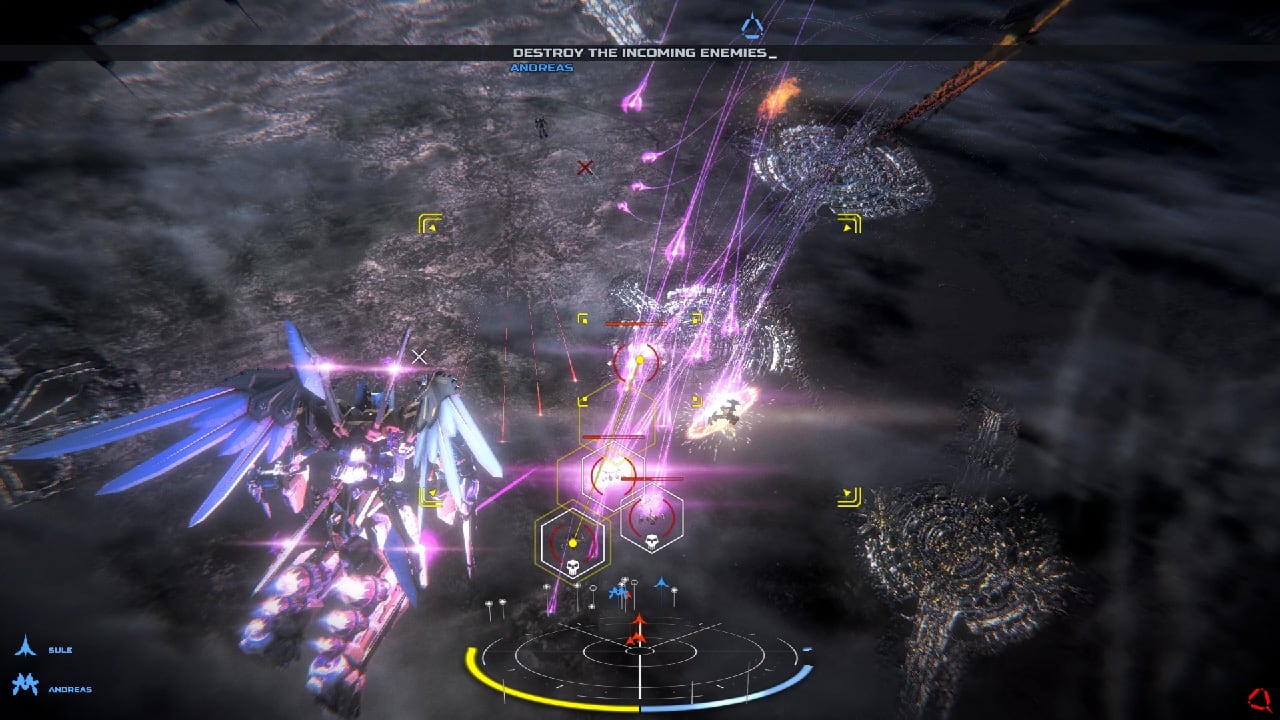Click the blue ally arrow icon above the radar

[x=661, y=583]
